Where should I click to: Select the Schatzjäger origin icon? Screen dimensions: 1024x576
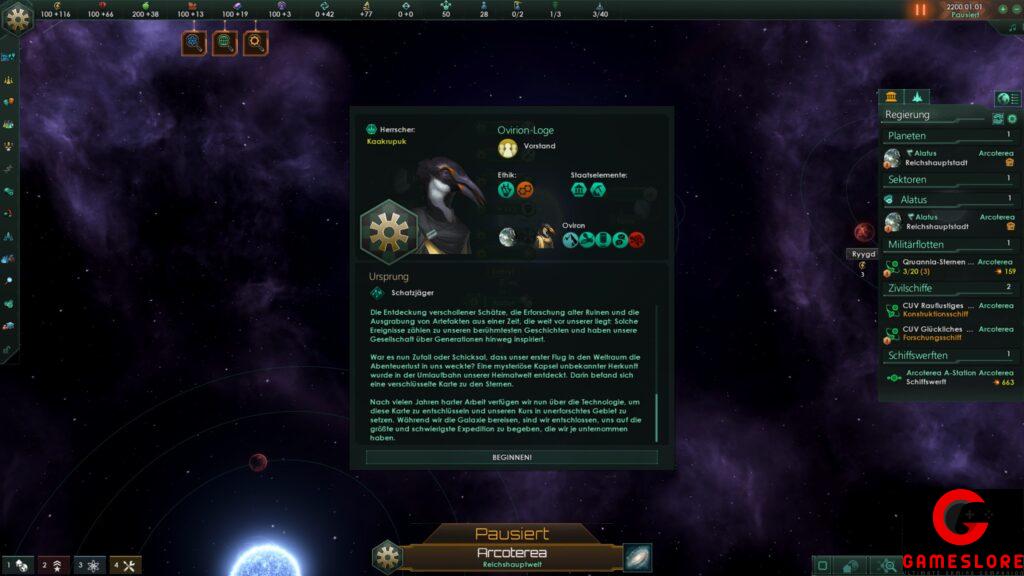[x=377, y=292]
